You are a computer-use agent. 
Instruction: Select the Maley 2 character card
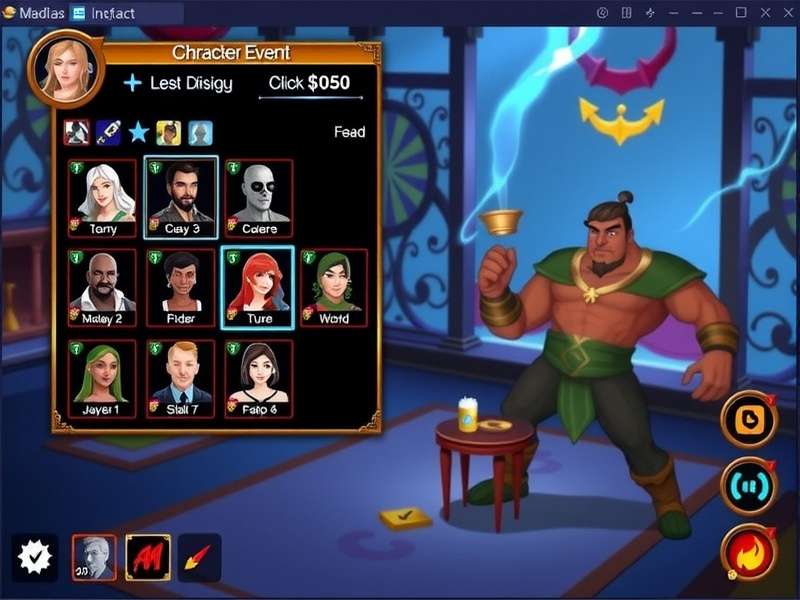(102, 288)
